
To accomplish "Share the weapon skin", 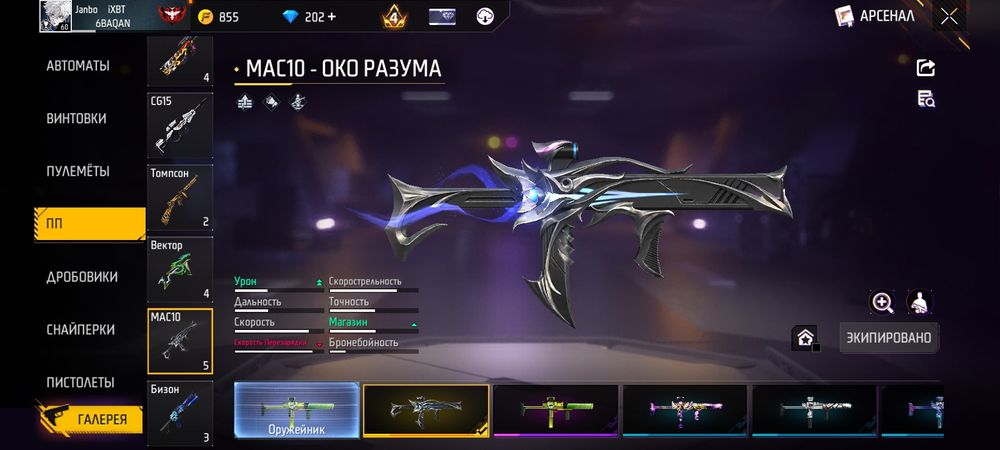I will point(926,68).
